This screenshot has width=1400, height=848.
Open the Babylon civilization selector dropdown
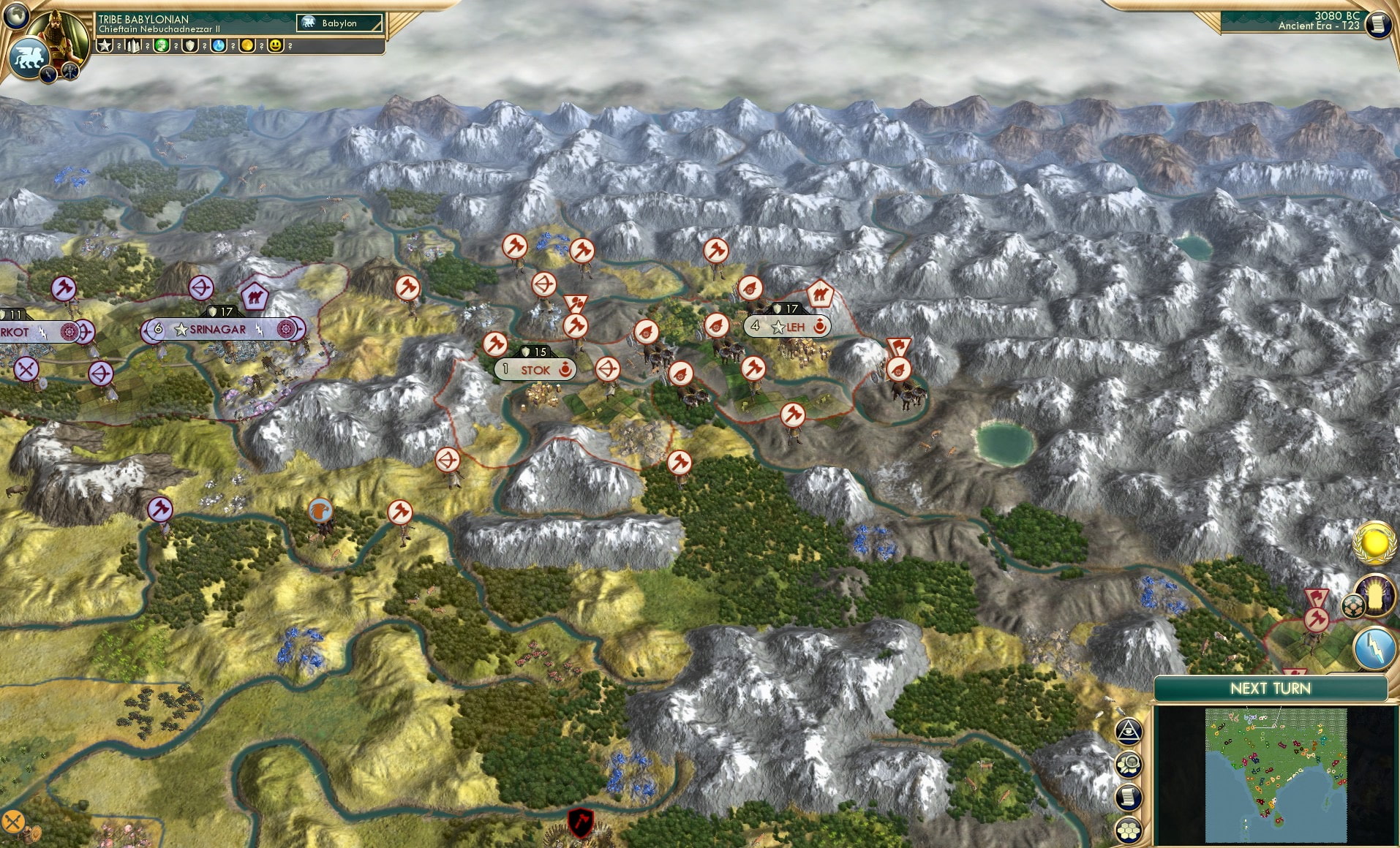(339, 23)
